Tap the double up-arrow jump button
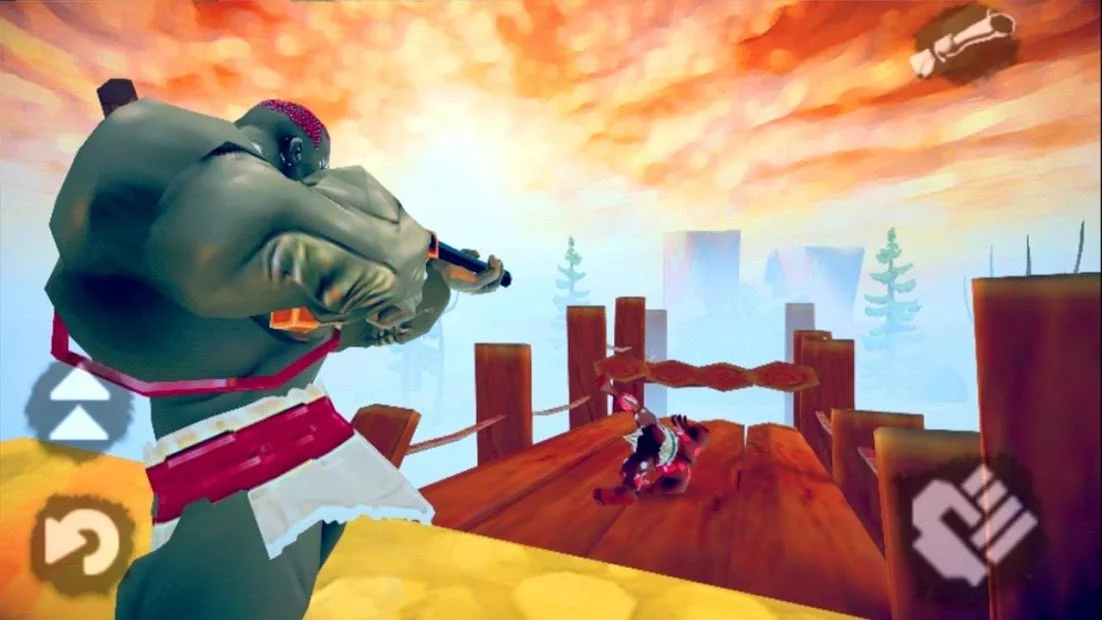 point(79,407)
